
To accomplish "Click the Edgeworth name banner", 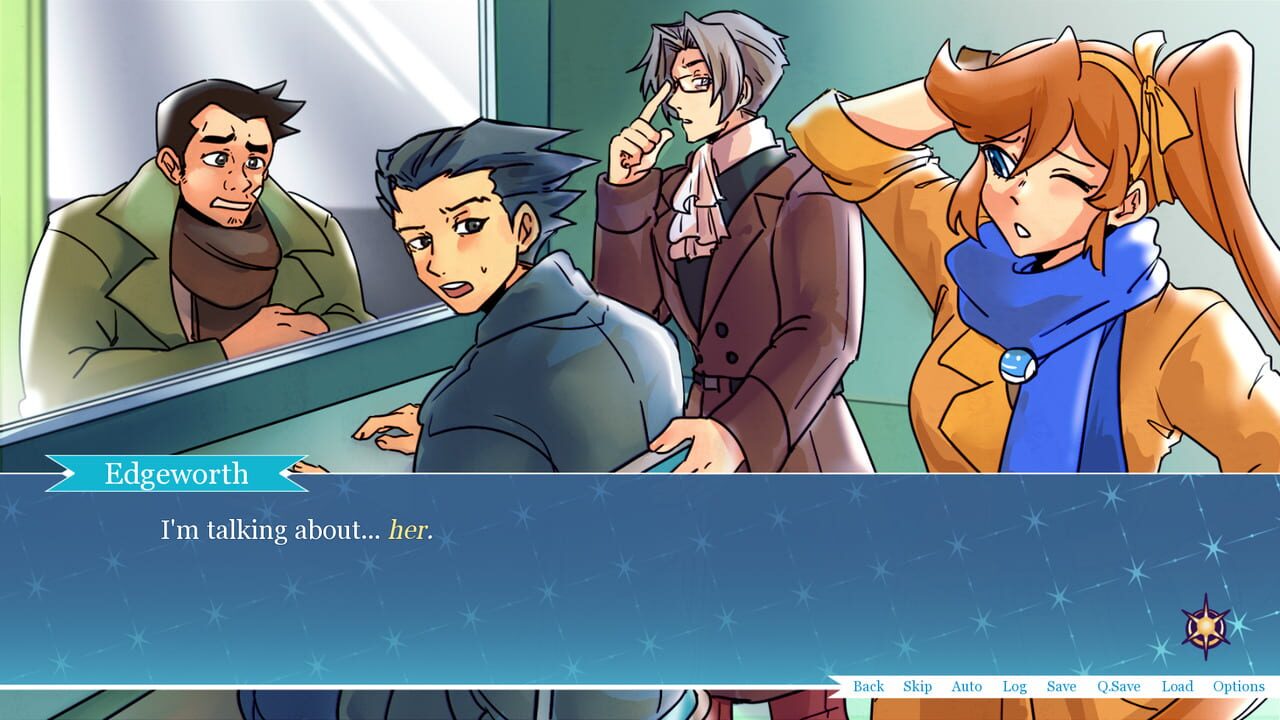I will click(175, 473).
